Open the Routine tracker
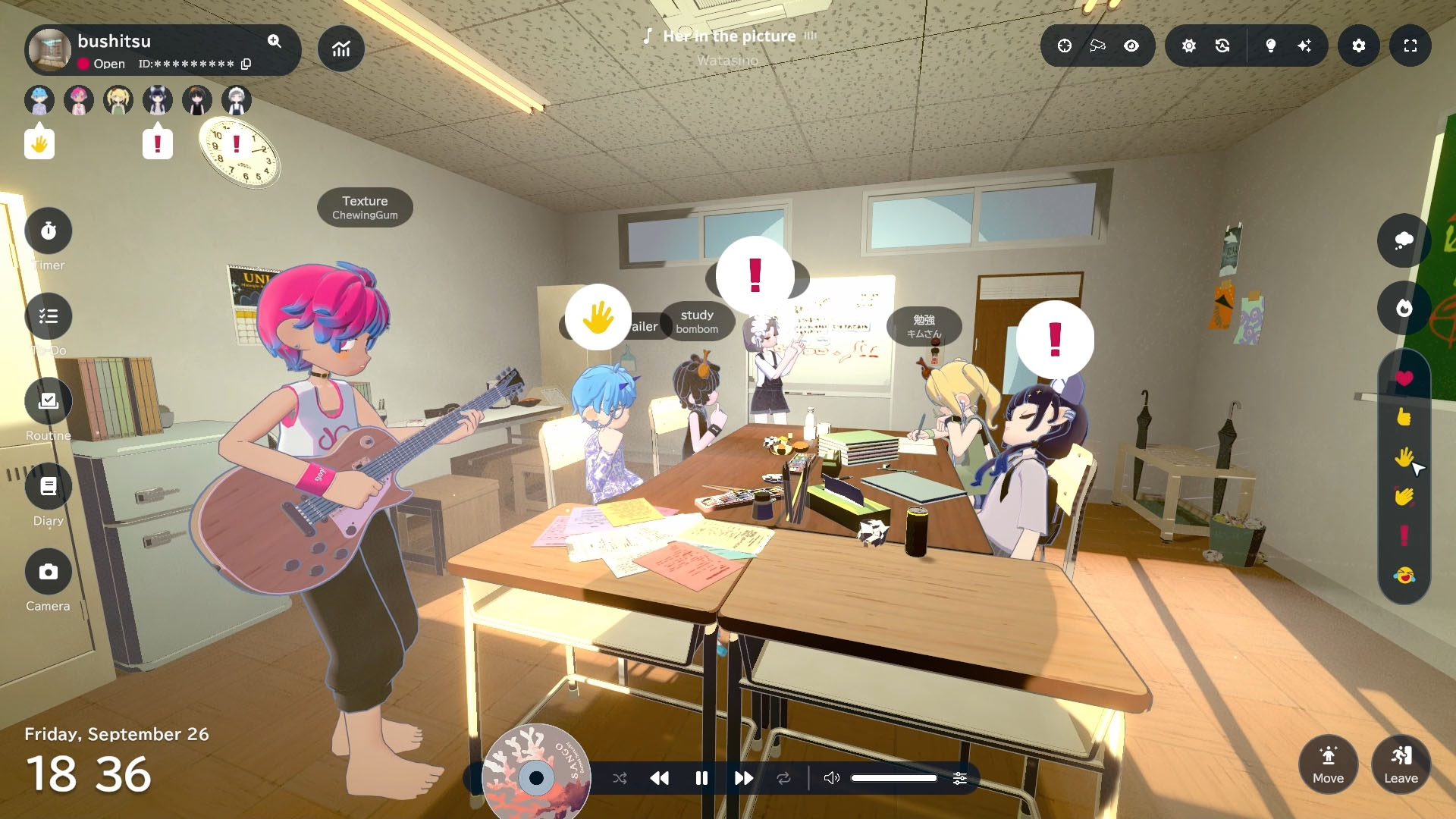 tap(49, 401)
